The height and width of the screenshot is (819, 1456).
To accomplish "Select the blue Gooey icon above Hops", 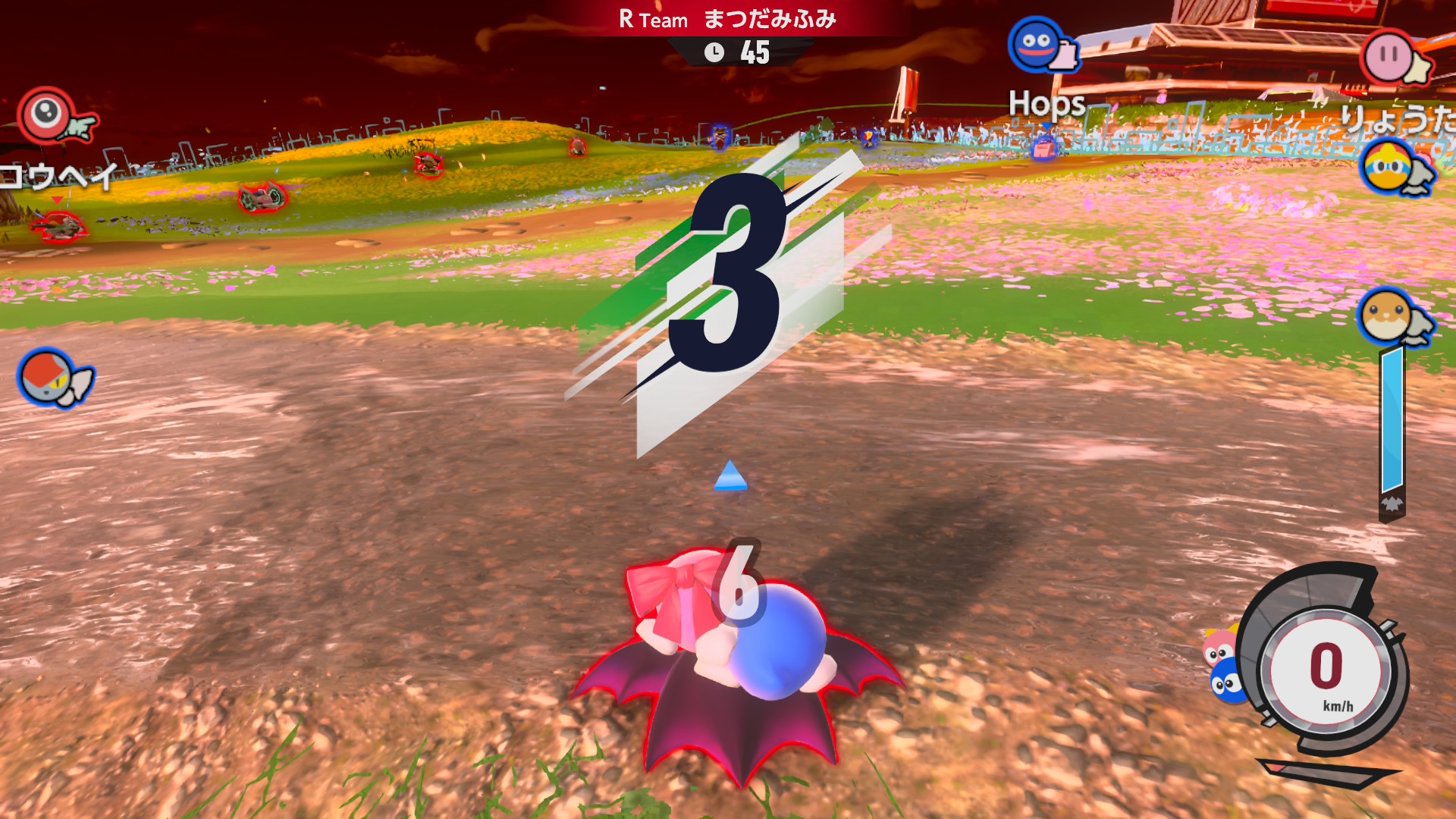I will click(1036, 45).
